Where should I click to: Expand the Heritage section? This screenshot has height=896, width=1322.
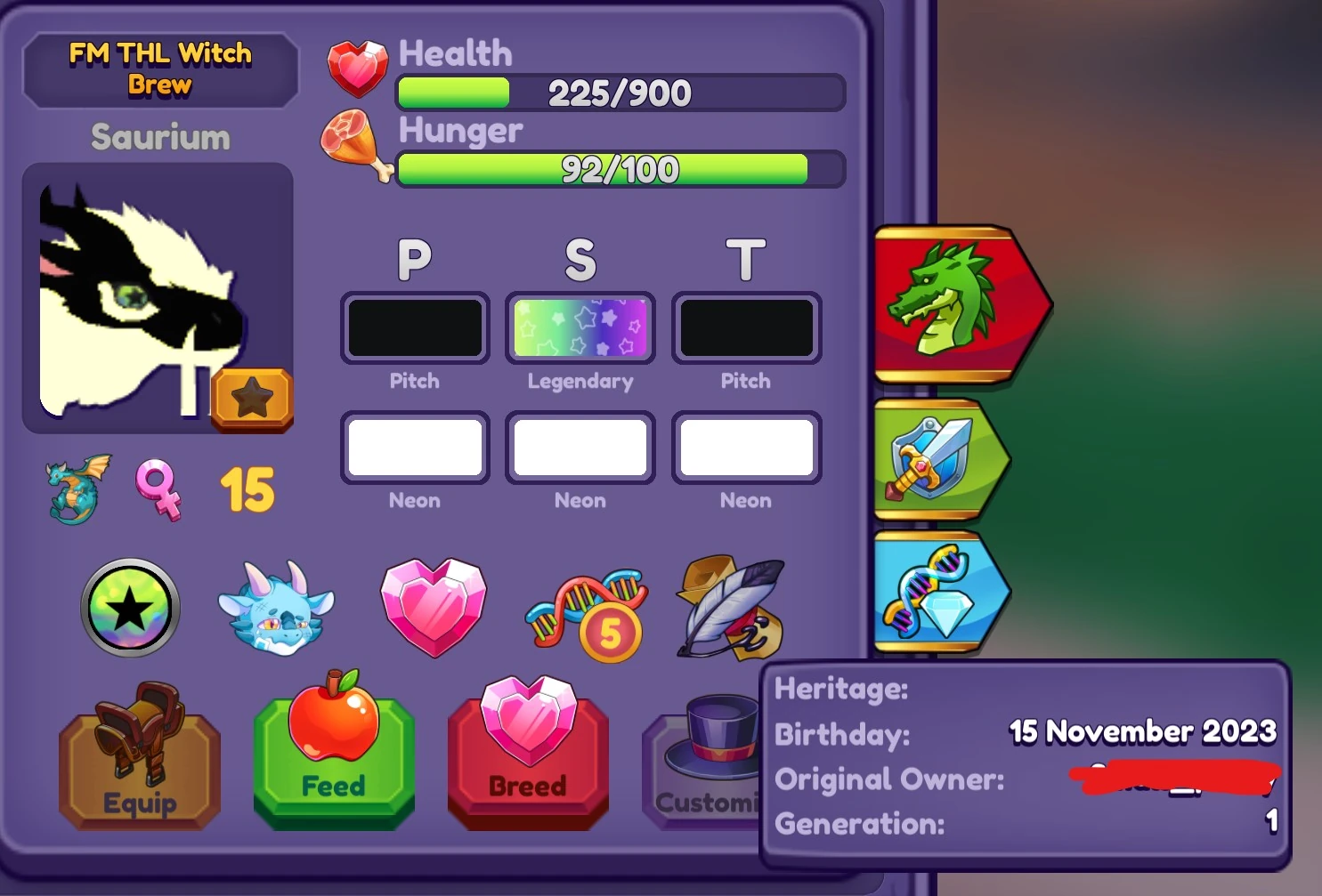(x=839, y=690)
